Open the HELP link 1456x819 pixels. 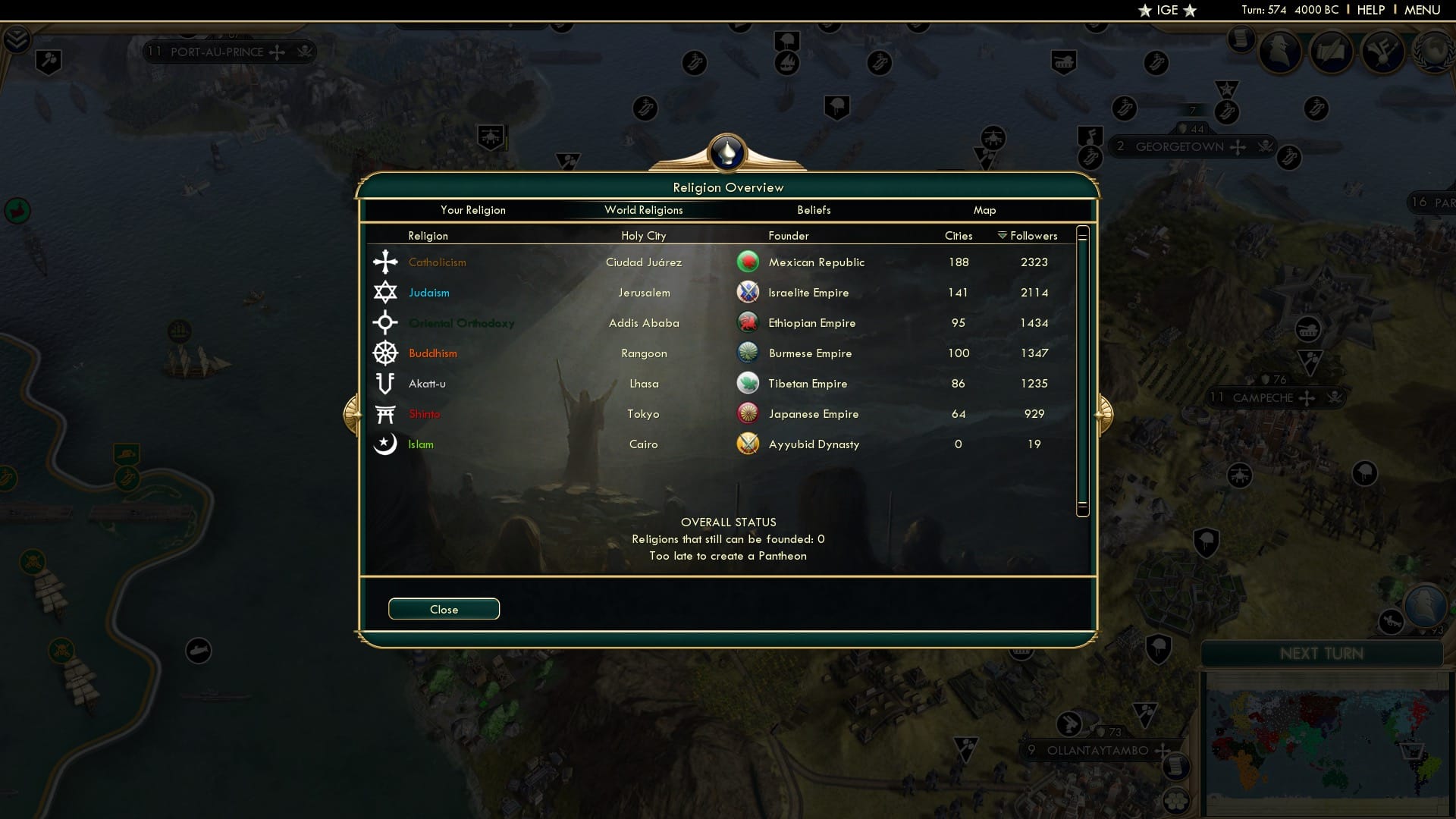[x=1370, y=10]
